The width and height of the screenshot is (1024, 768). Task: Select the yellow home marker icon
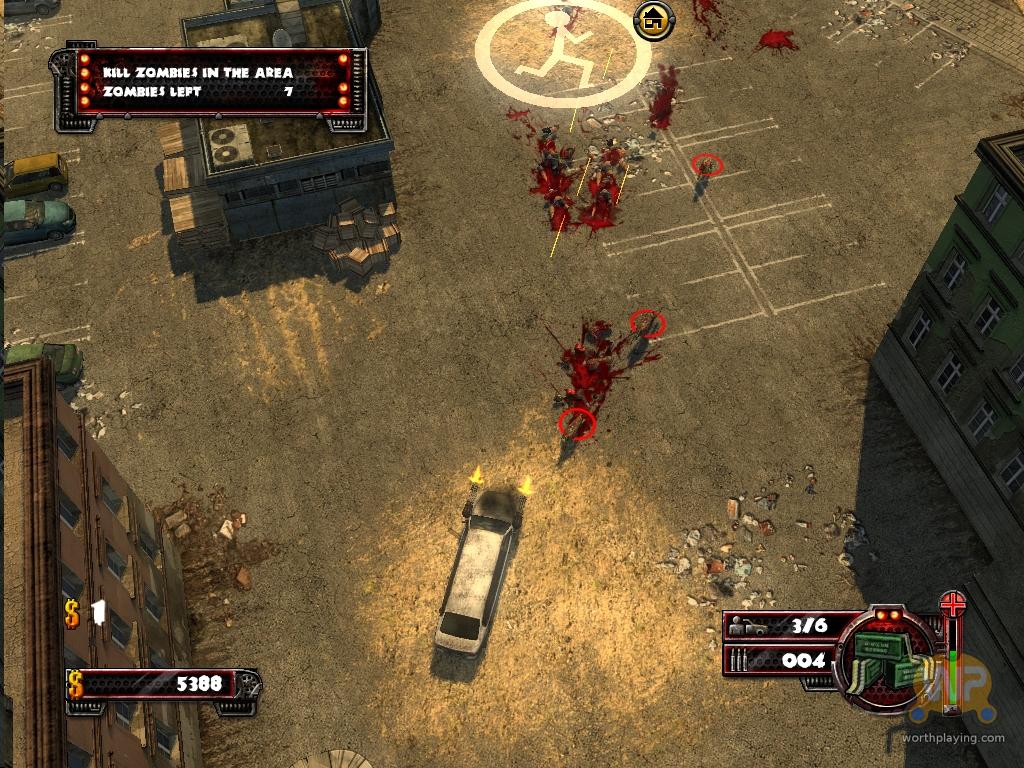[653, 19]
